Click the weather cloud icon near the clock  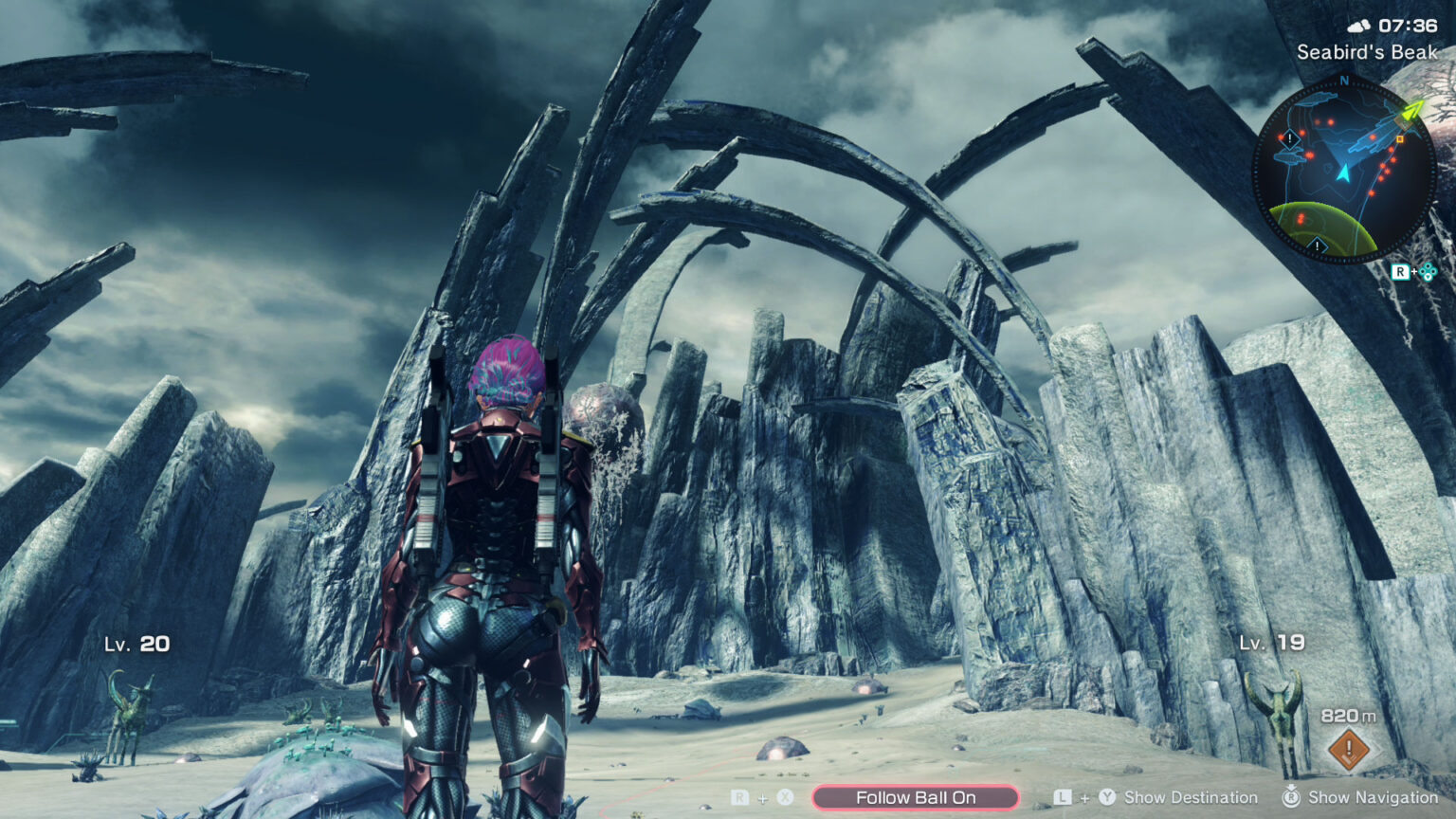click(1360, 25)
